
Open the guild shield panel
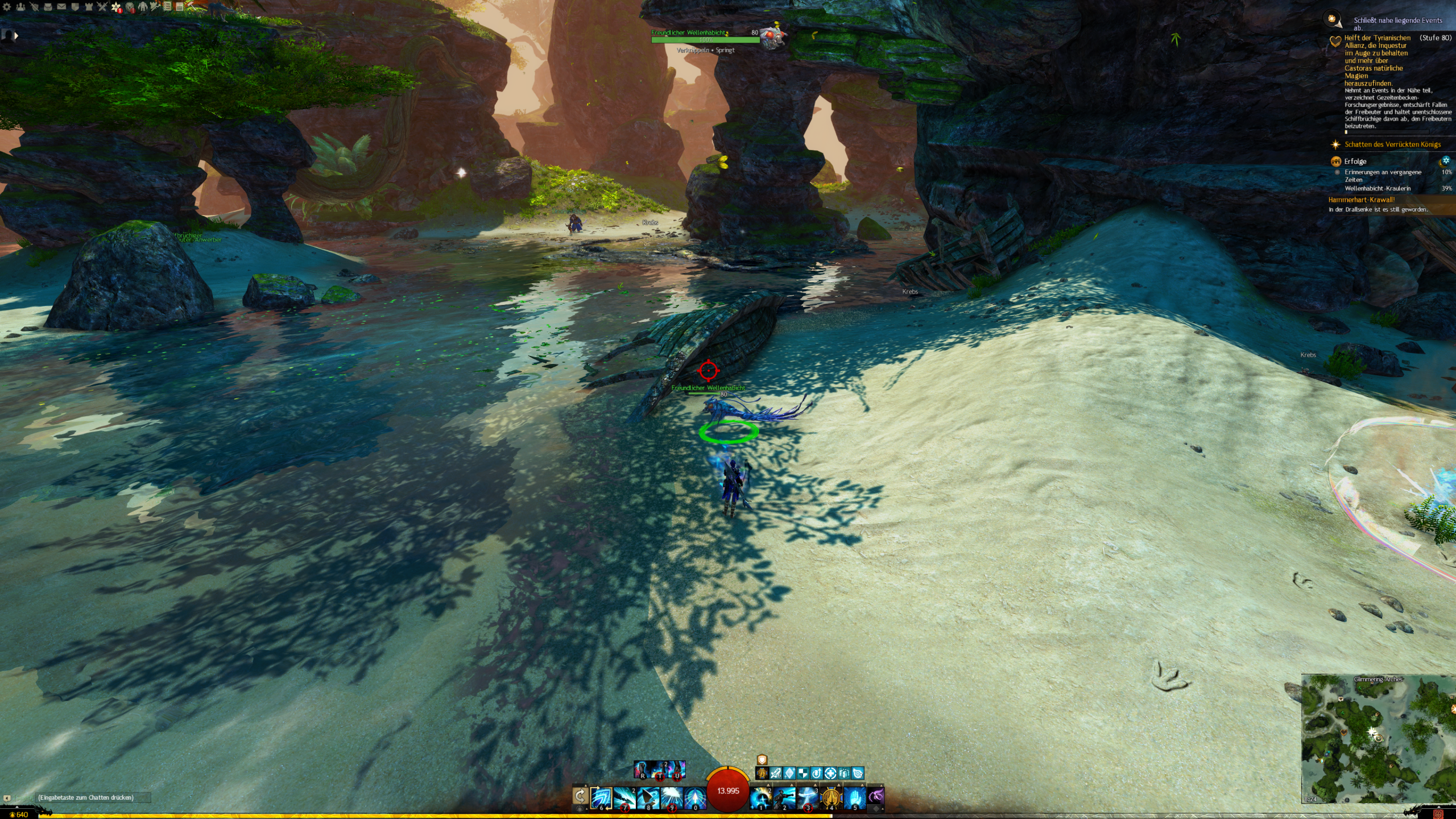click(75, 7)
